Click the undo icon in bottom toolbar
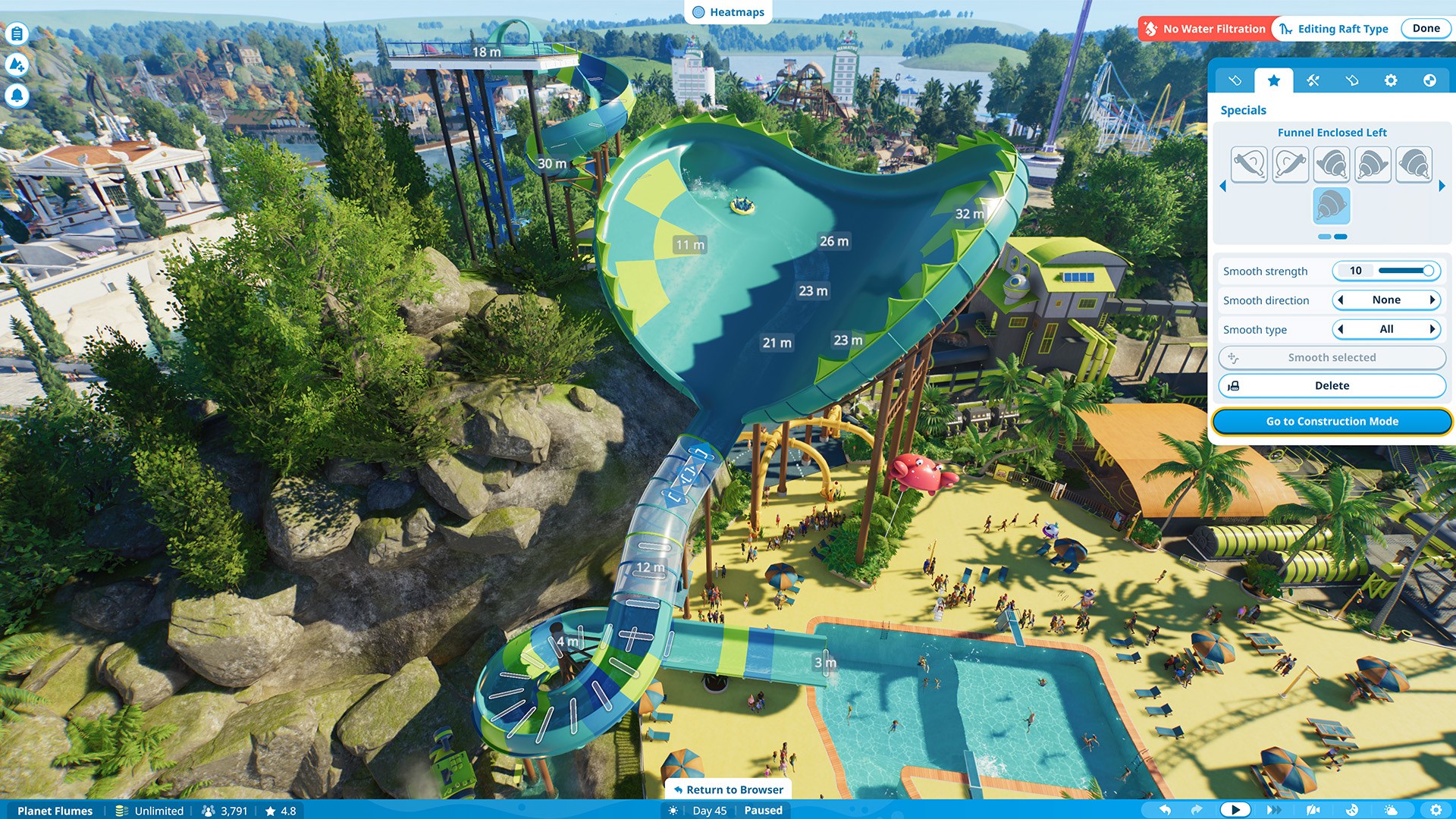Viewport: 1456px width, 819px height. (1167, 810)
